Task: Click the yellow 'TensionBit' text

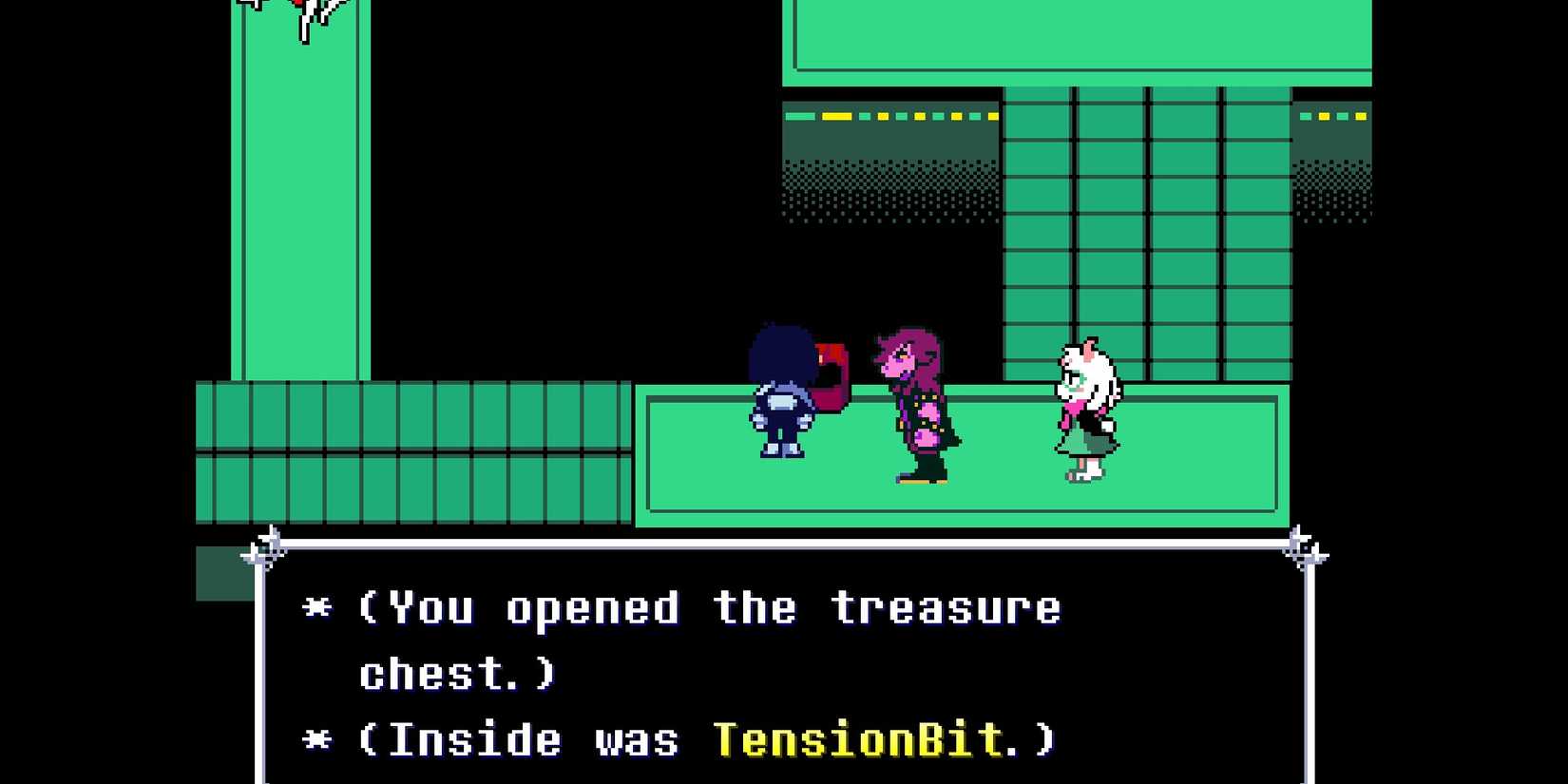Action: [x=860, y=738]
